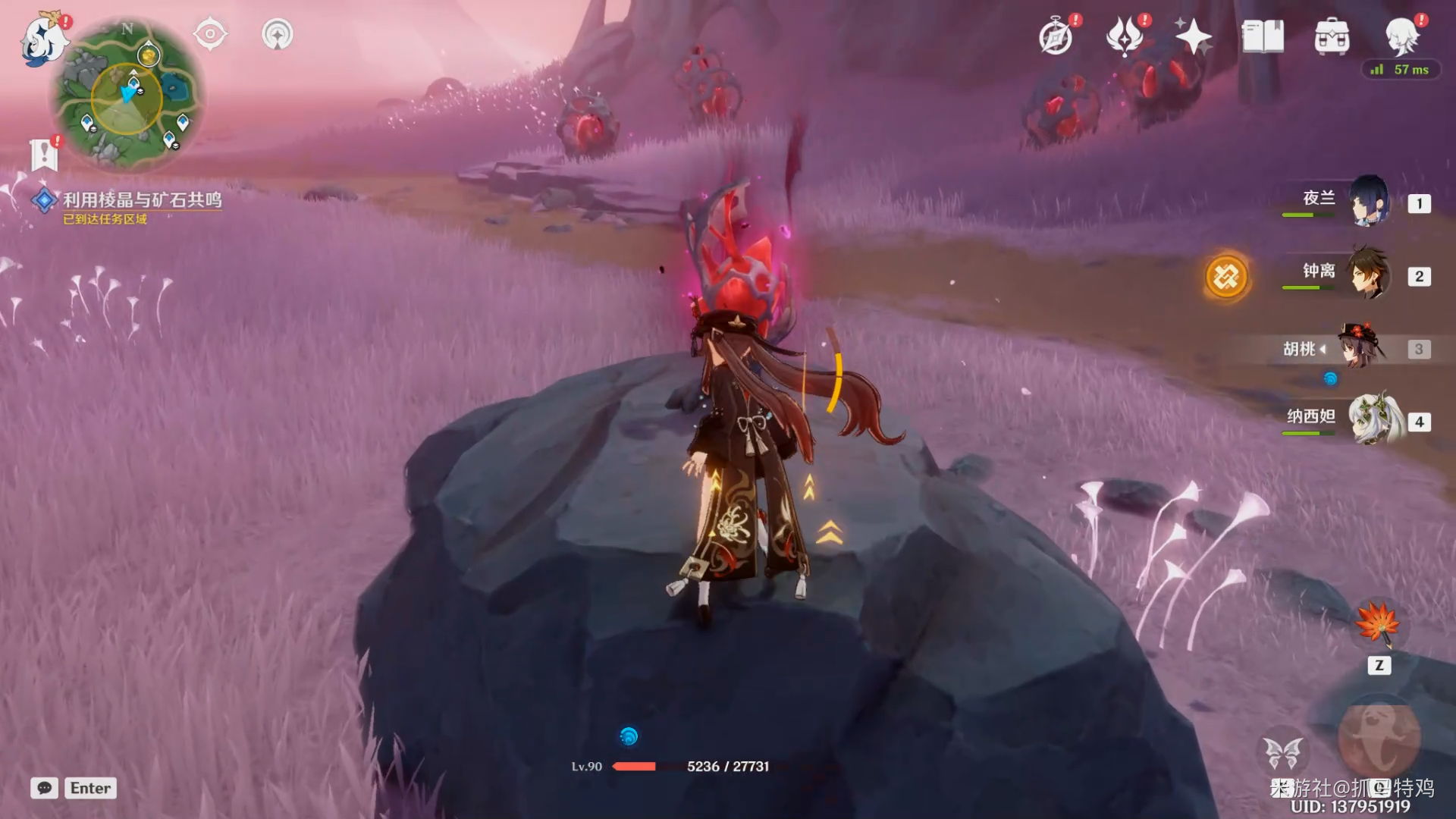Open the character screen portrait icon
The width and height of the screenshot is (1456, 819).
1401,35
